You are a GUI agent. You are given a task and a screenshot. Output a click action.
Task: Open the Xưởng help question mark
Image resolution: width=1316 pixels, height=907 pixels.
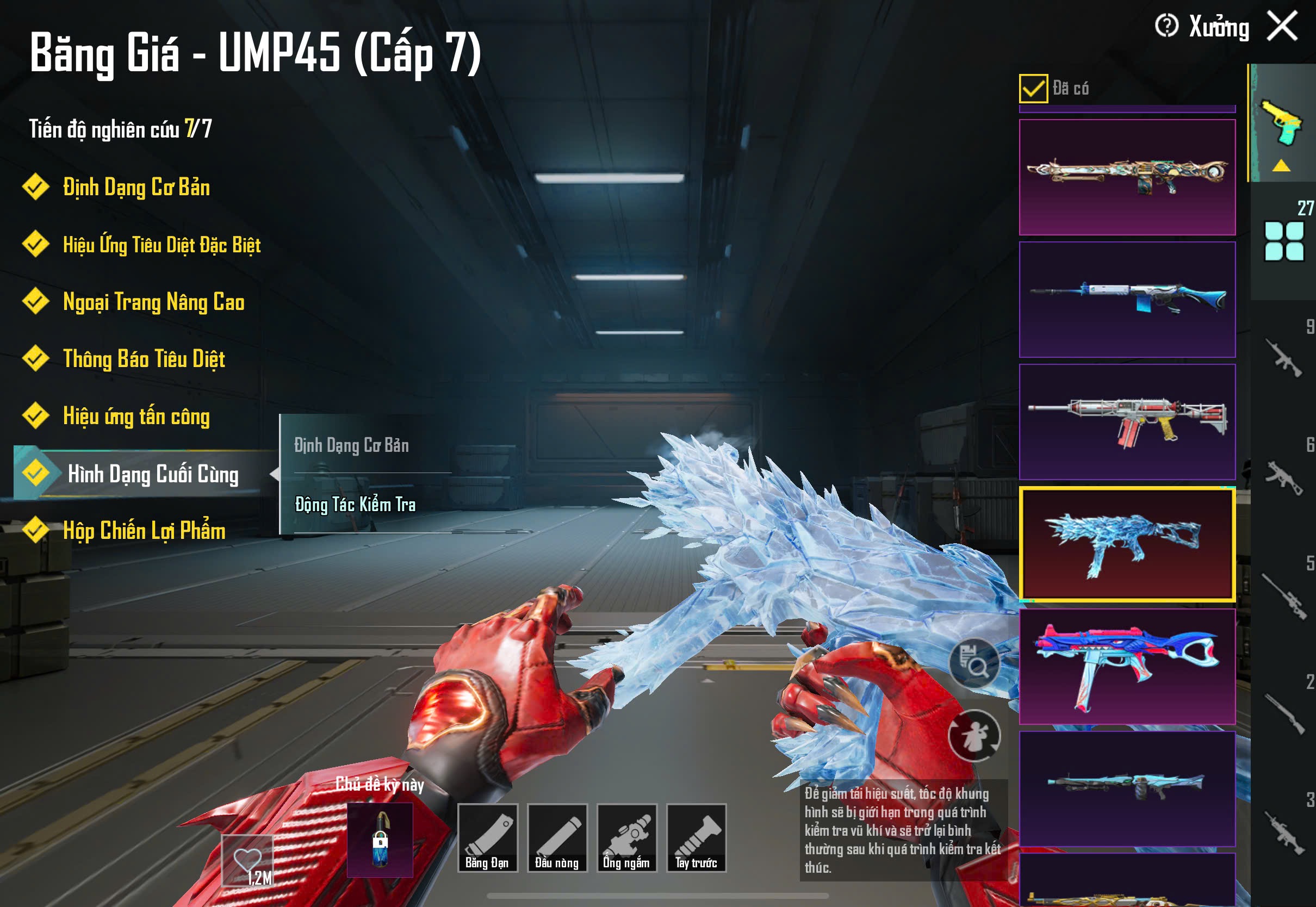pos(1166,26)
